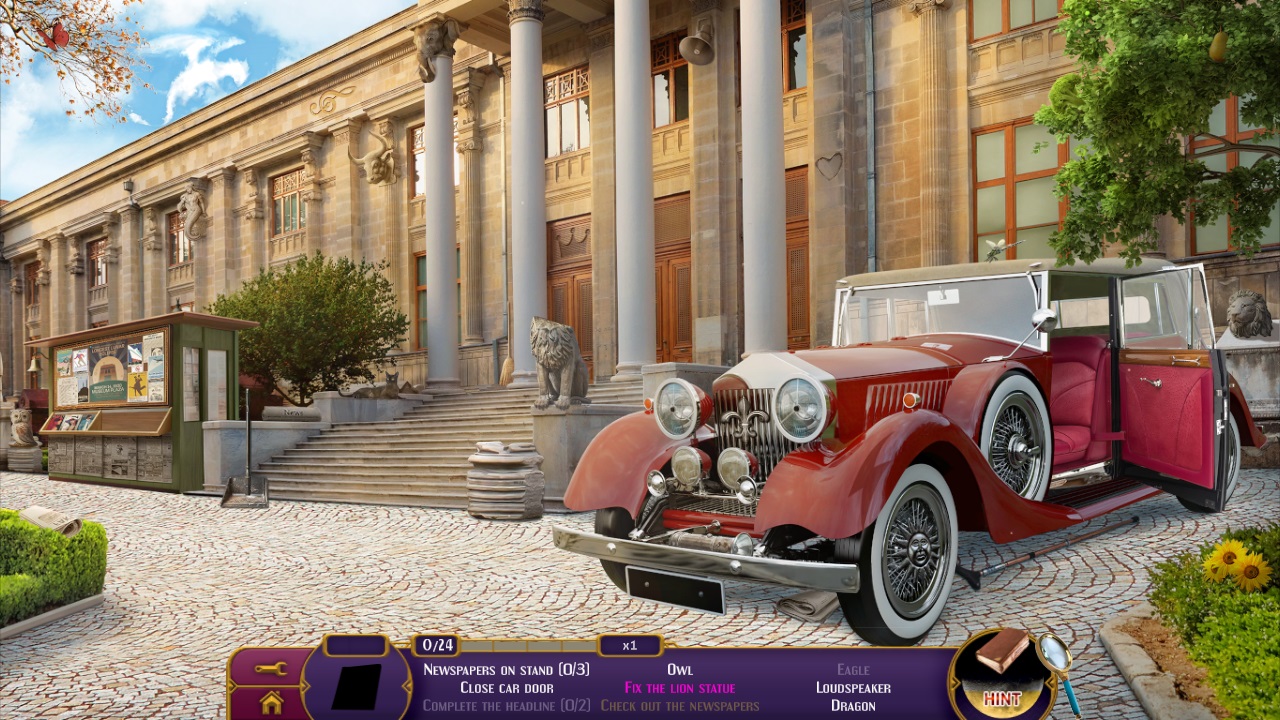Open the brown book journal icon
Screen dimensions: 1280x720
coord(1002,652)
